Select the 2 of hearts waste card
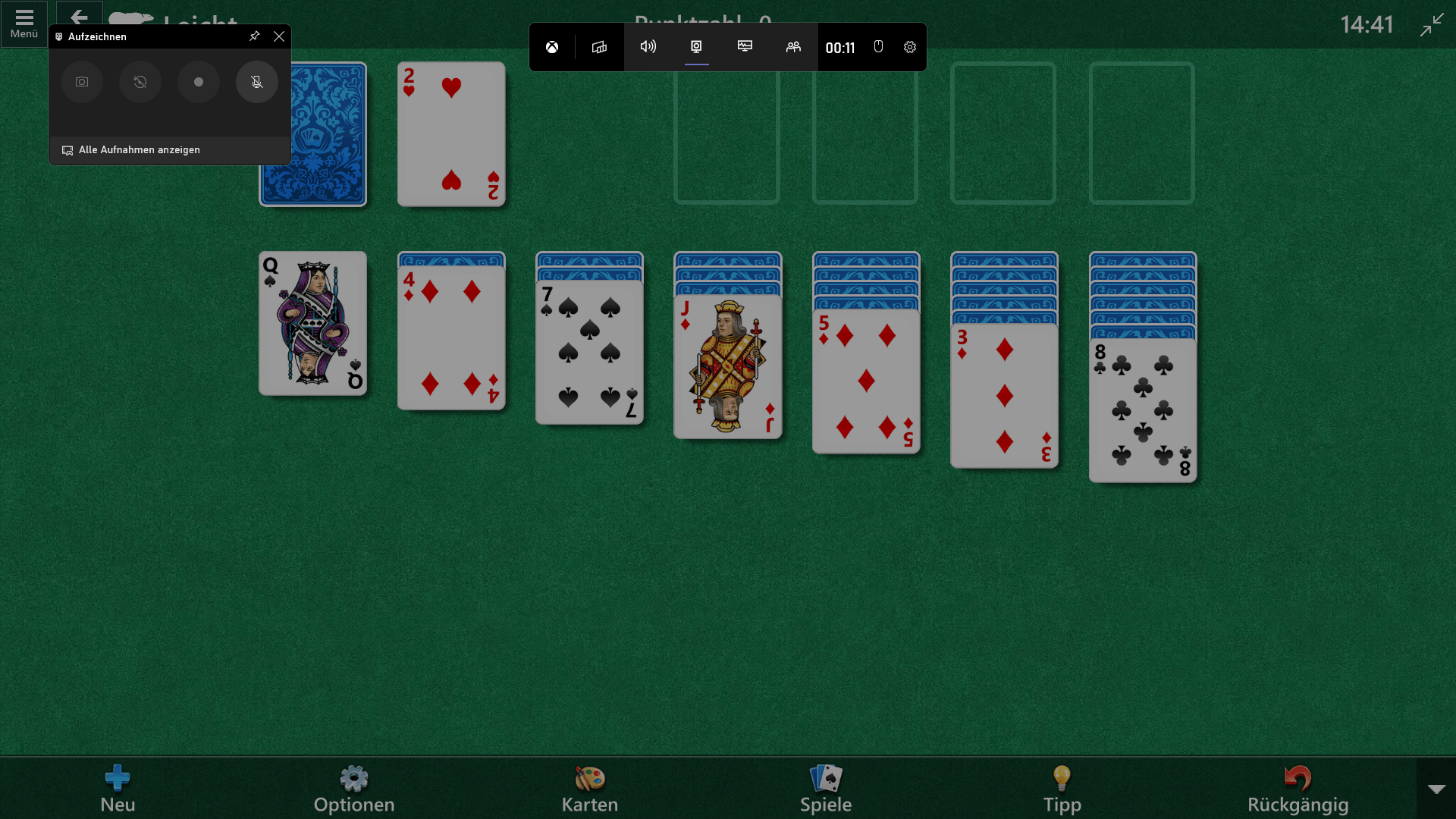Image resolution: width=1456 pixels, height=819 pixels. click(x=451, y=134)
